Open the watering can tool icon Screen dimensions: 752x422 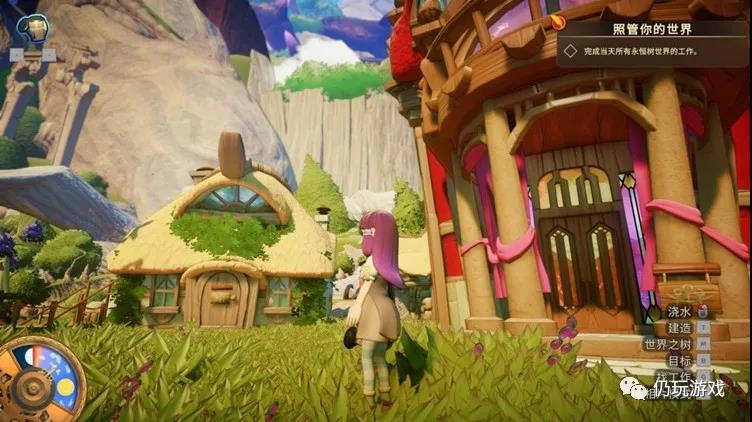[32, 29]
